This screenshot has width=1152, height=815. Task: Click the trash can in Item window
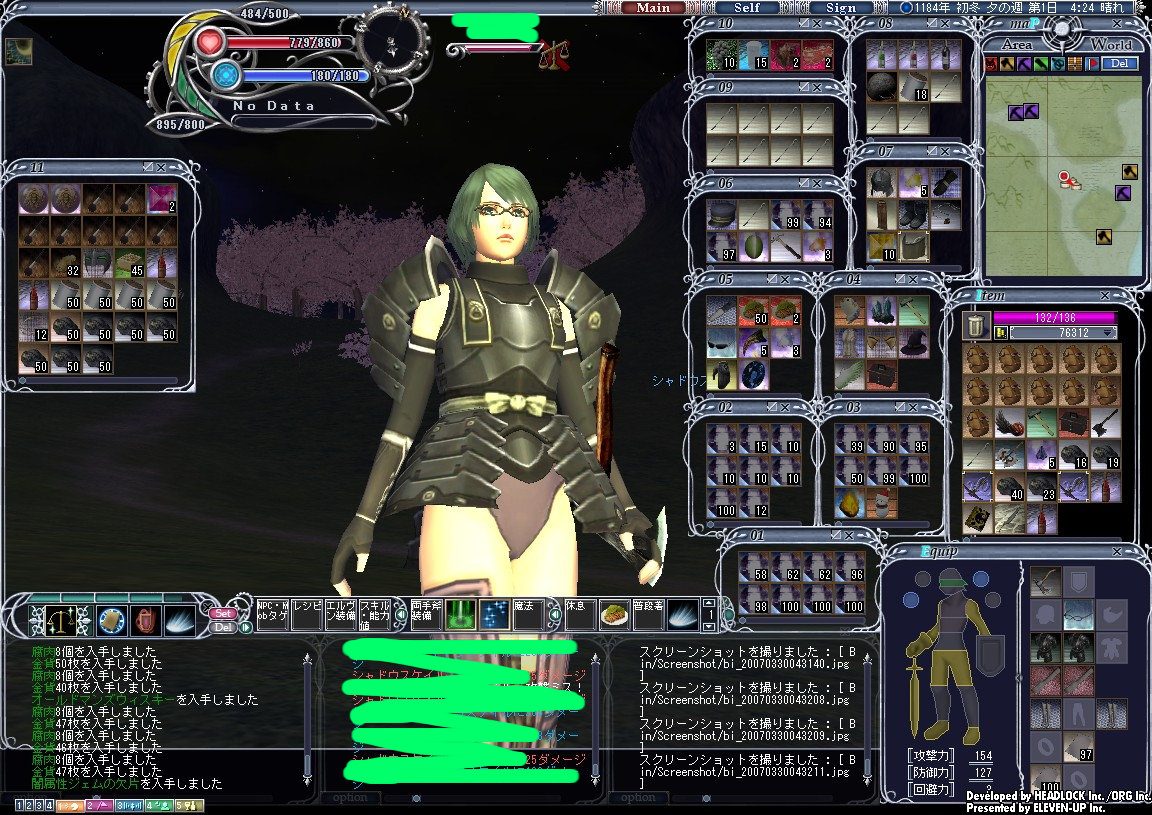coord(976,326)
